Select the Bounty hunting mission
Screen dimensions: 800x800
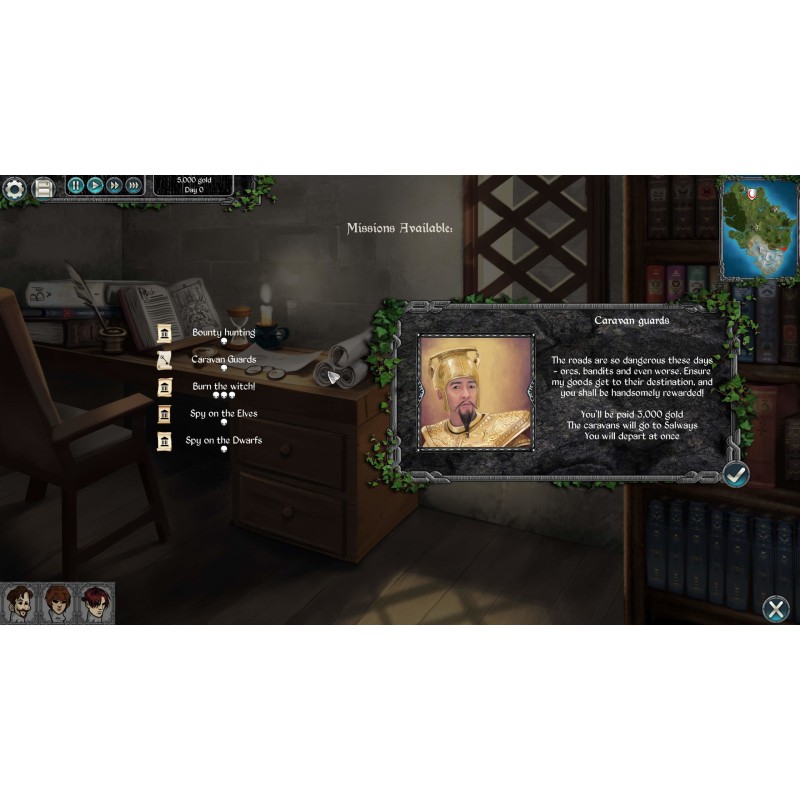click(223, 333)
